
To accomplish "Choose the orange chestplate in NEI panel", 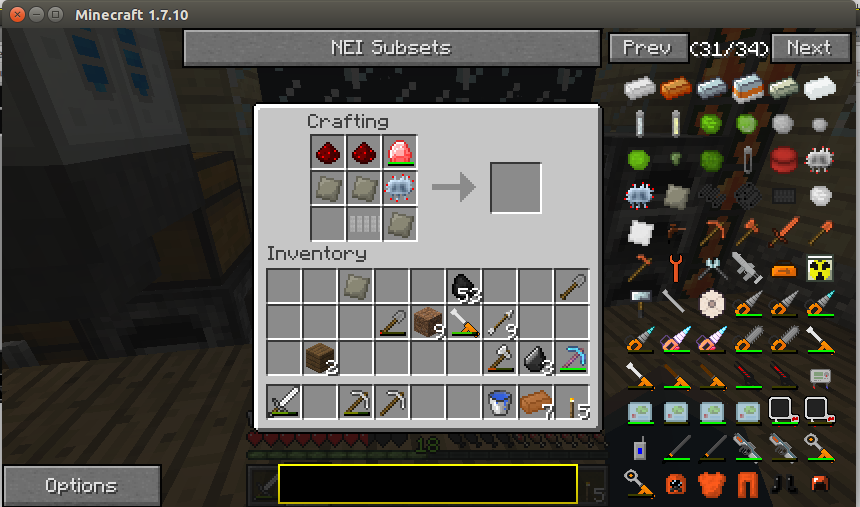I will coord(712,484).
